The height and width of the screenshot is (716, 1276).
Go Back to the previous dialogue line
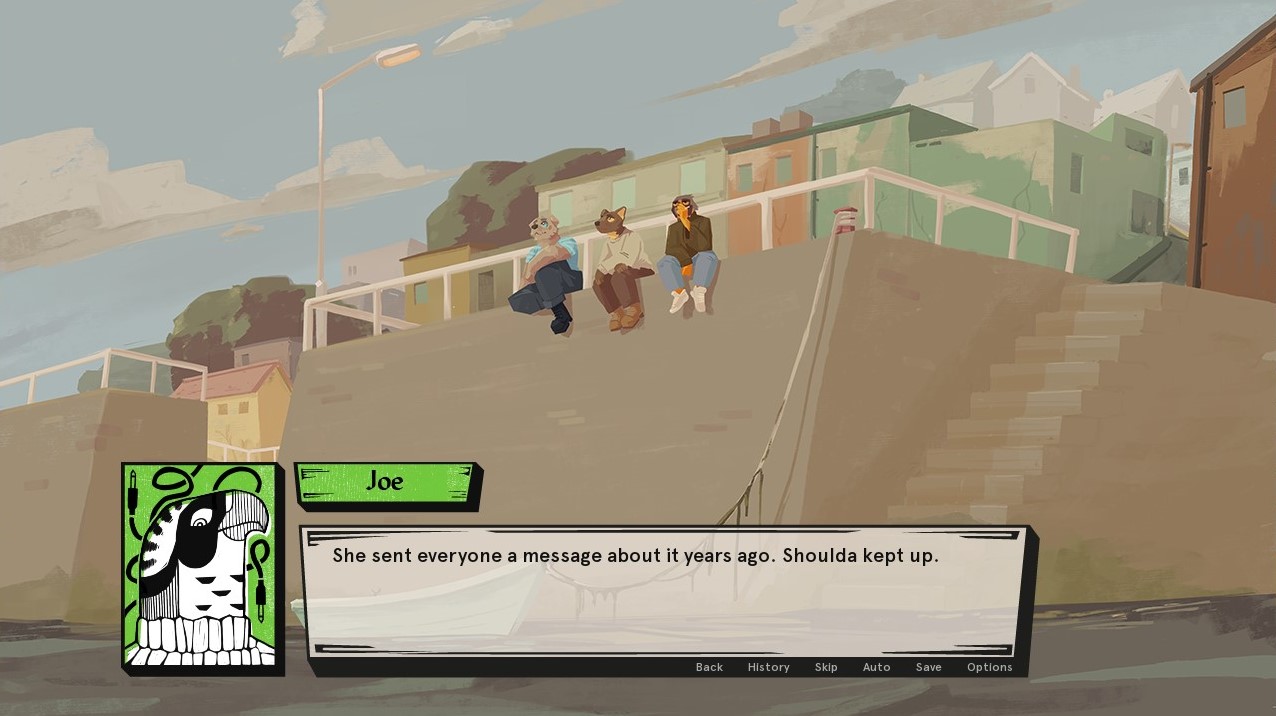coord(709,667)
